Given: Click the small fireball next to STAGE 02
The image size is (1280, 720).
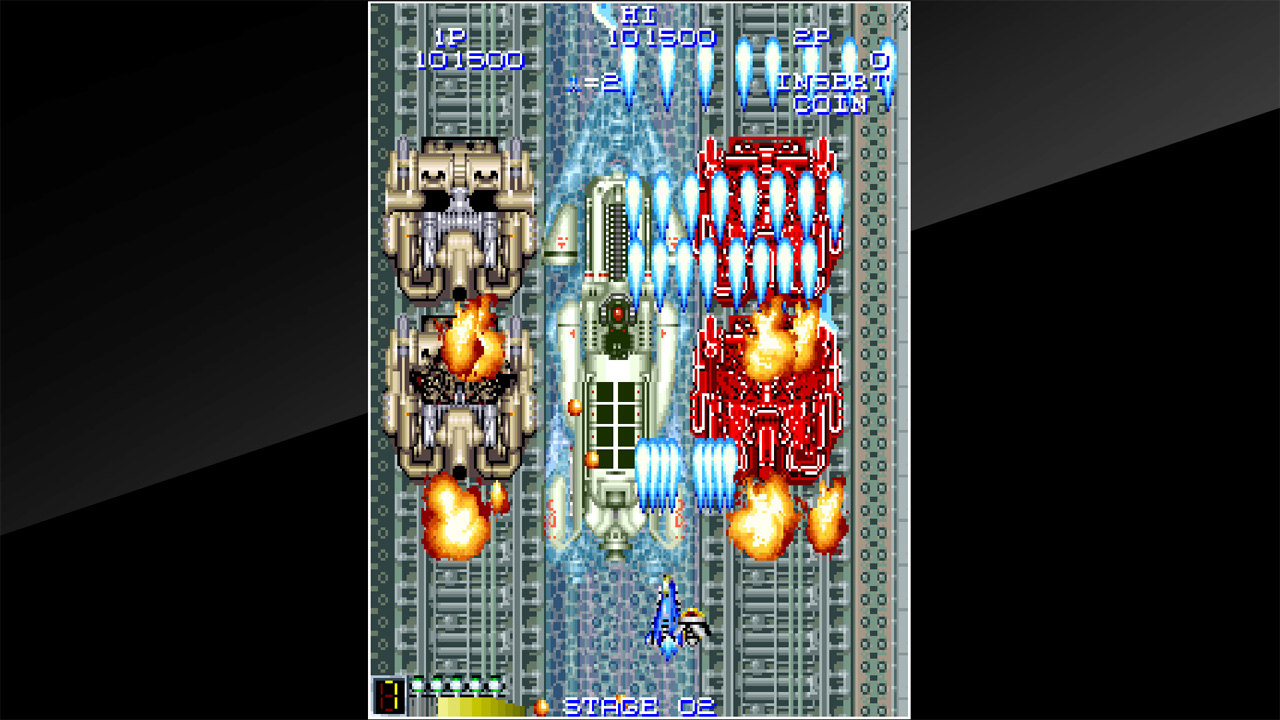Looking at the screenshot, I should click(543, 705).
